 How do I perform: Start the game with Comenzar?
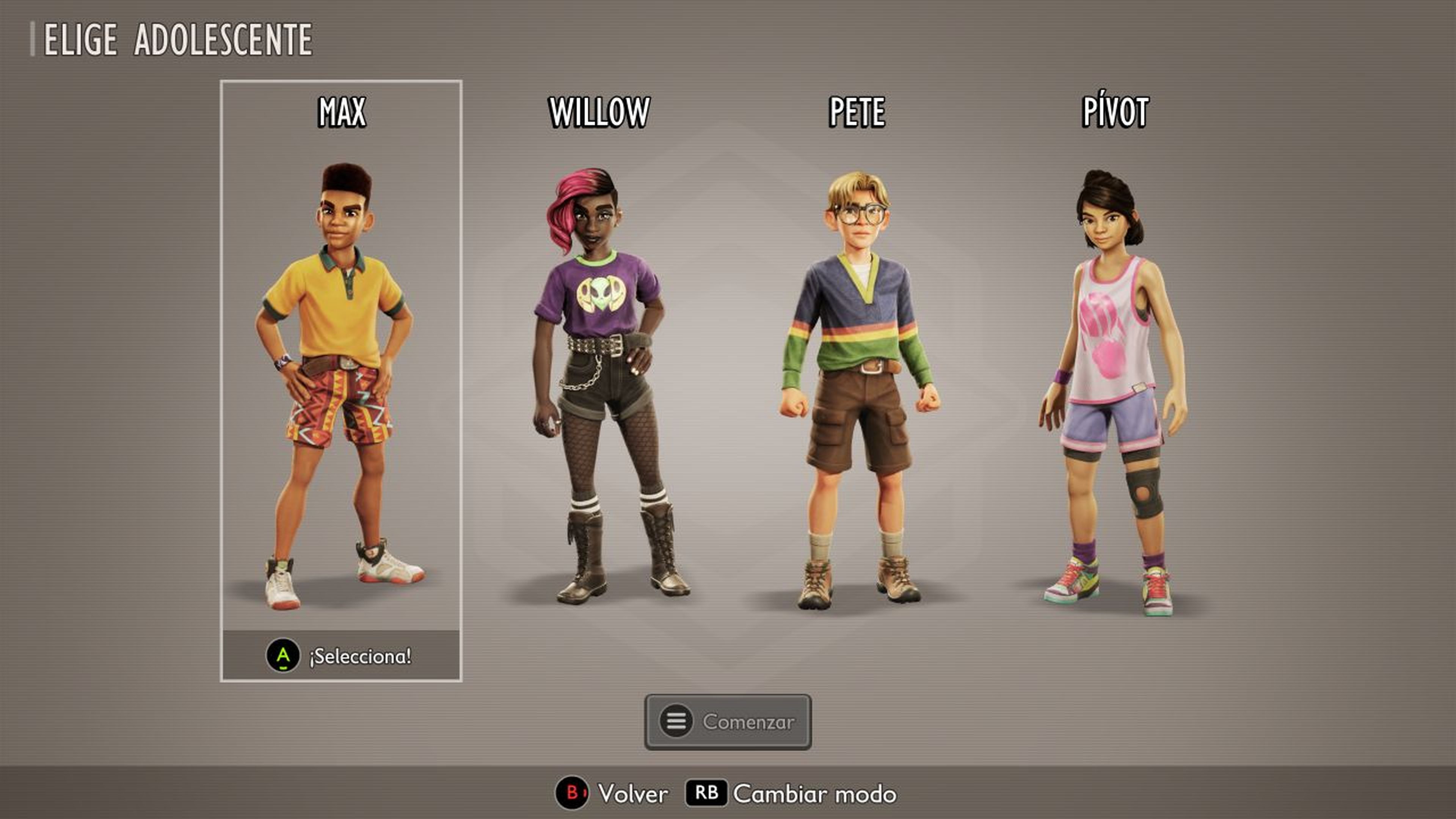728,722
